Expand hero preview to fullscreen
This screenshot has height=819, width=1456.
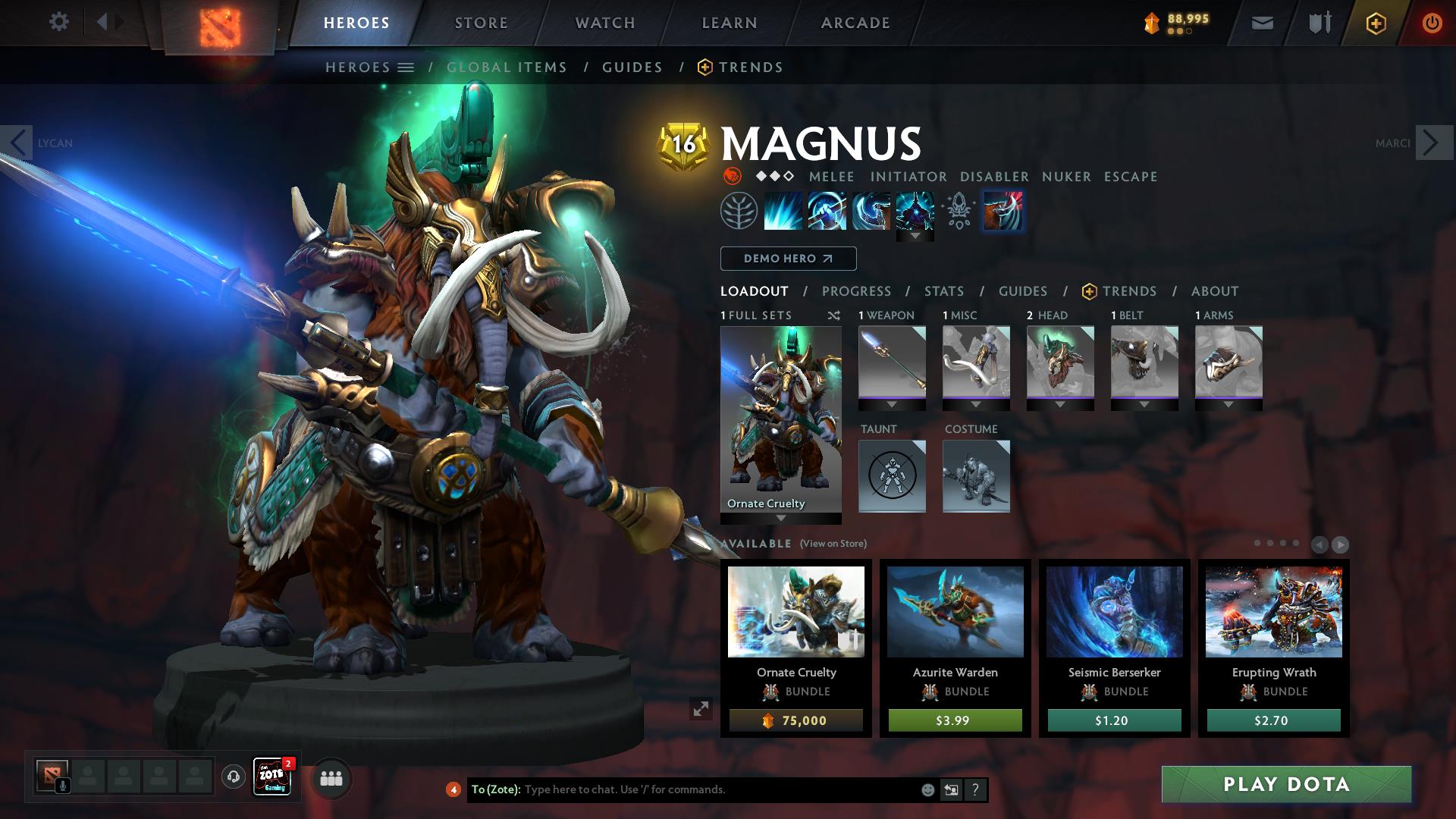tap(701, 709)
